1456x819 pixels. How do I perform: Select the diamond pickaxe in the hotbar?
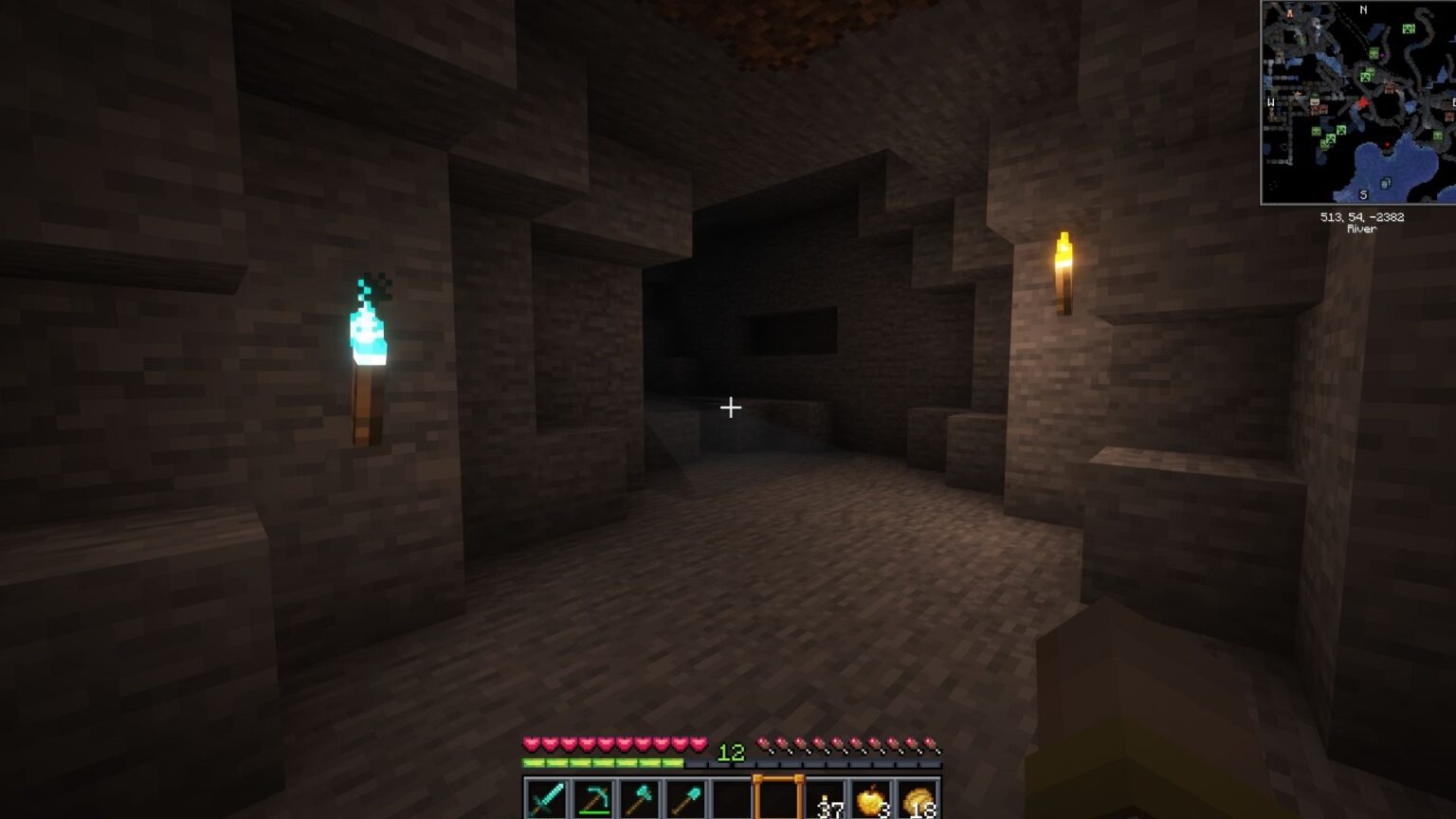coord(593,796)
